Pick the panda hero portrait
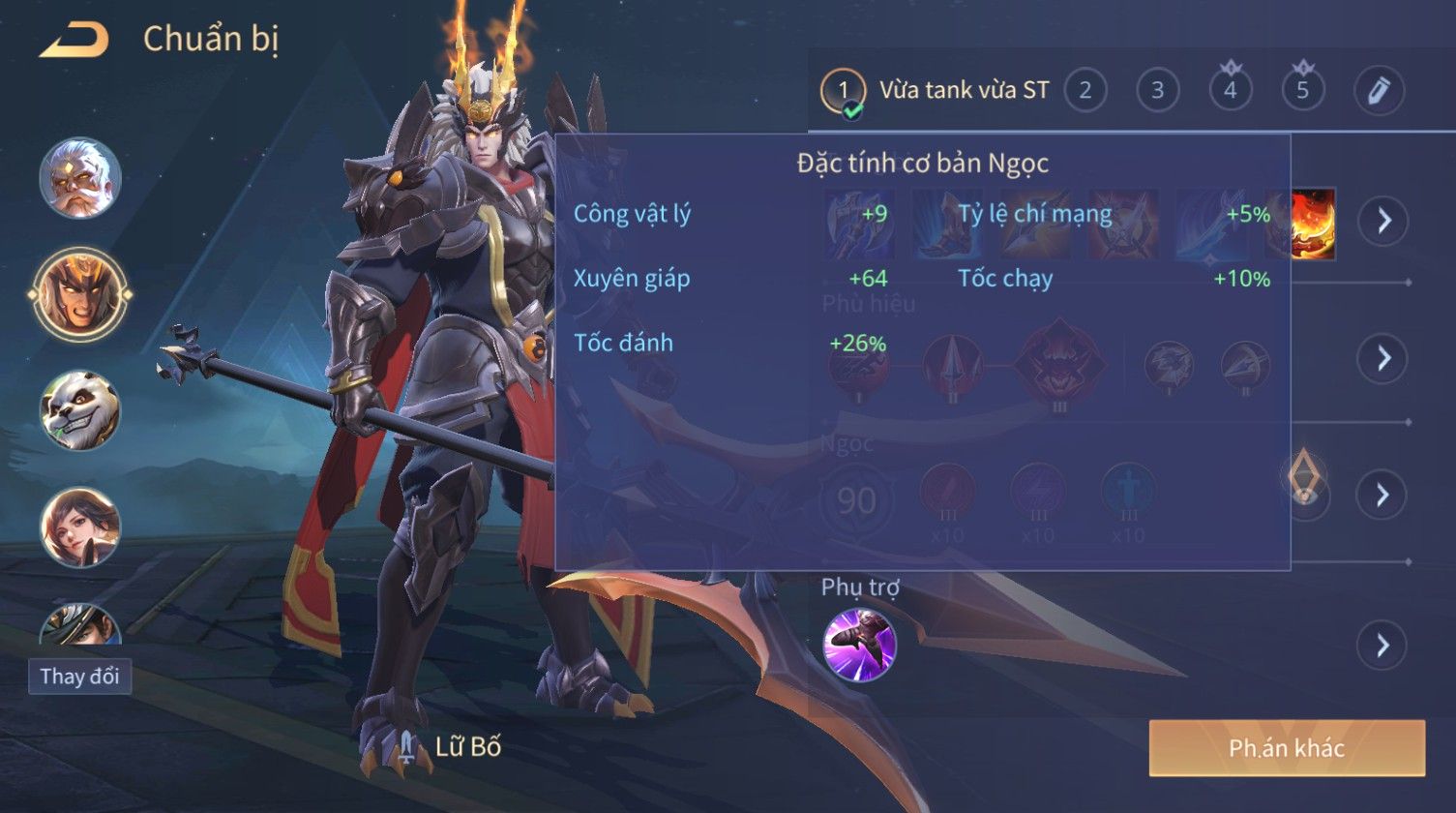This screenshot has height=813, width=1456. coord(80,410)
